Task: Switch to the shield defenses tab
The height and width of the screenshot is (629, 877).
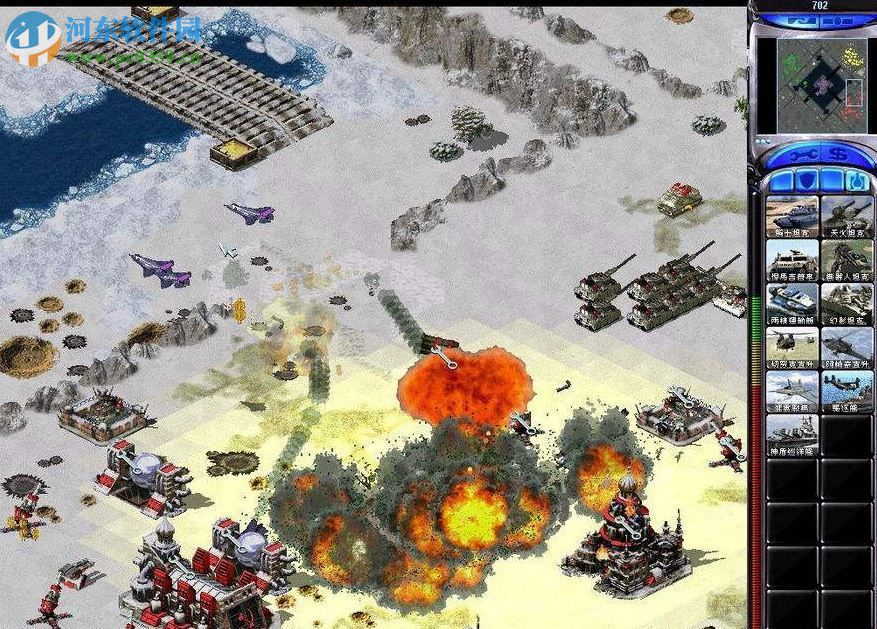Action: pyautogui.click(x=807, y=181)
